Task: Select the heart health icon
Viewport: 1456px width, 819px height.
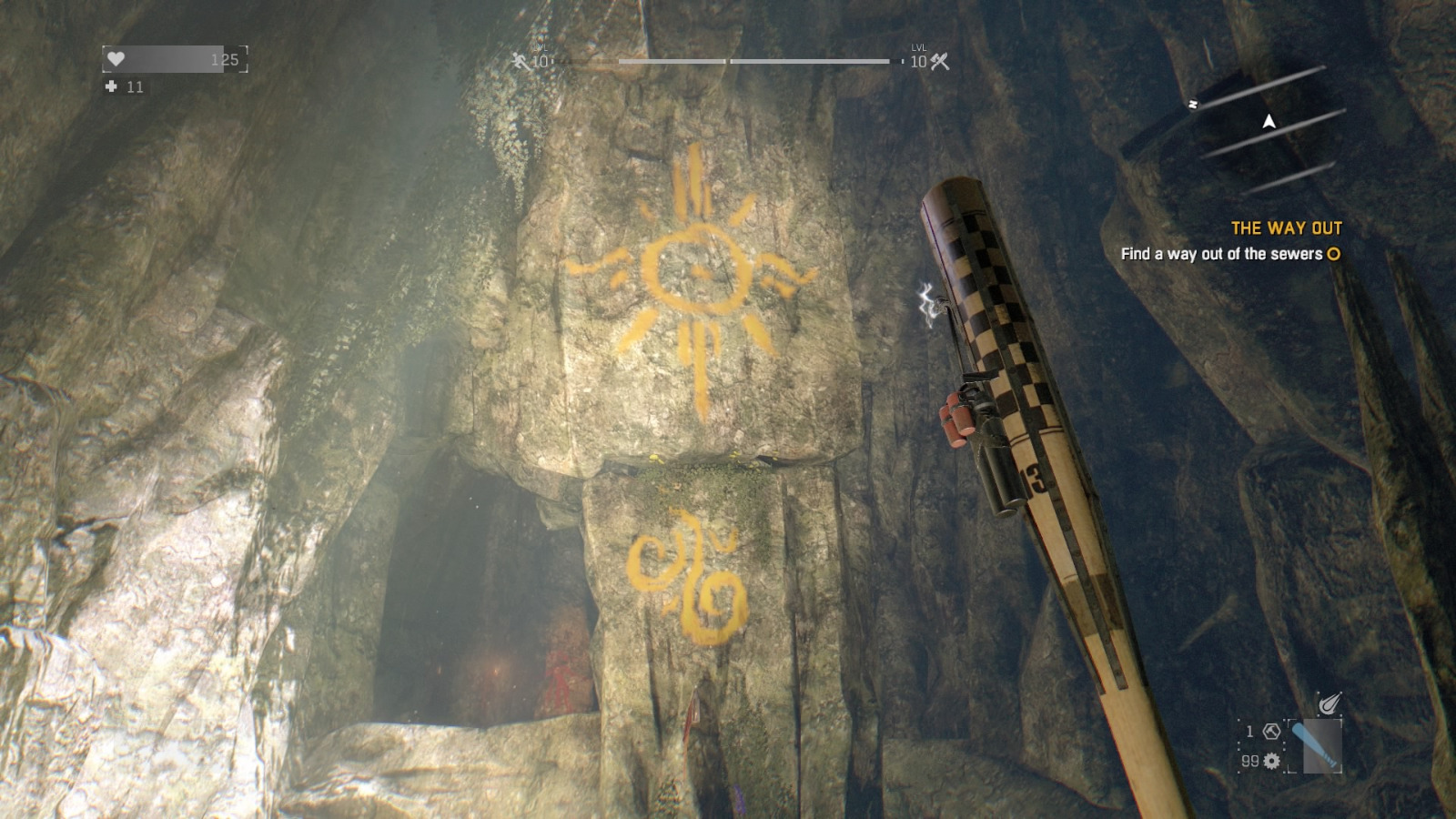Action: click(116, 59)
